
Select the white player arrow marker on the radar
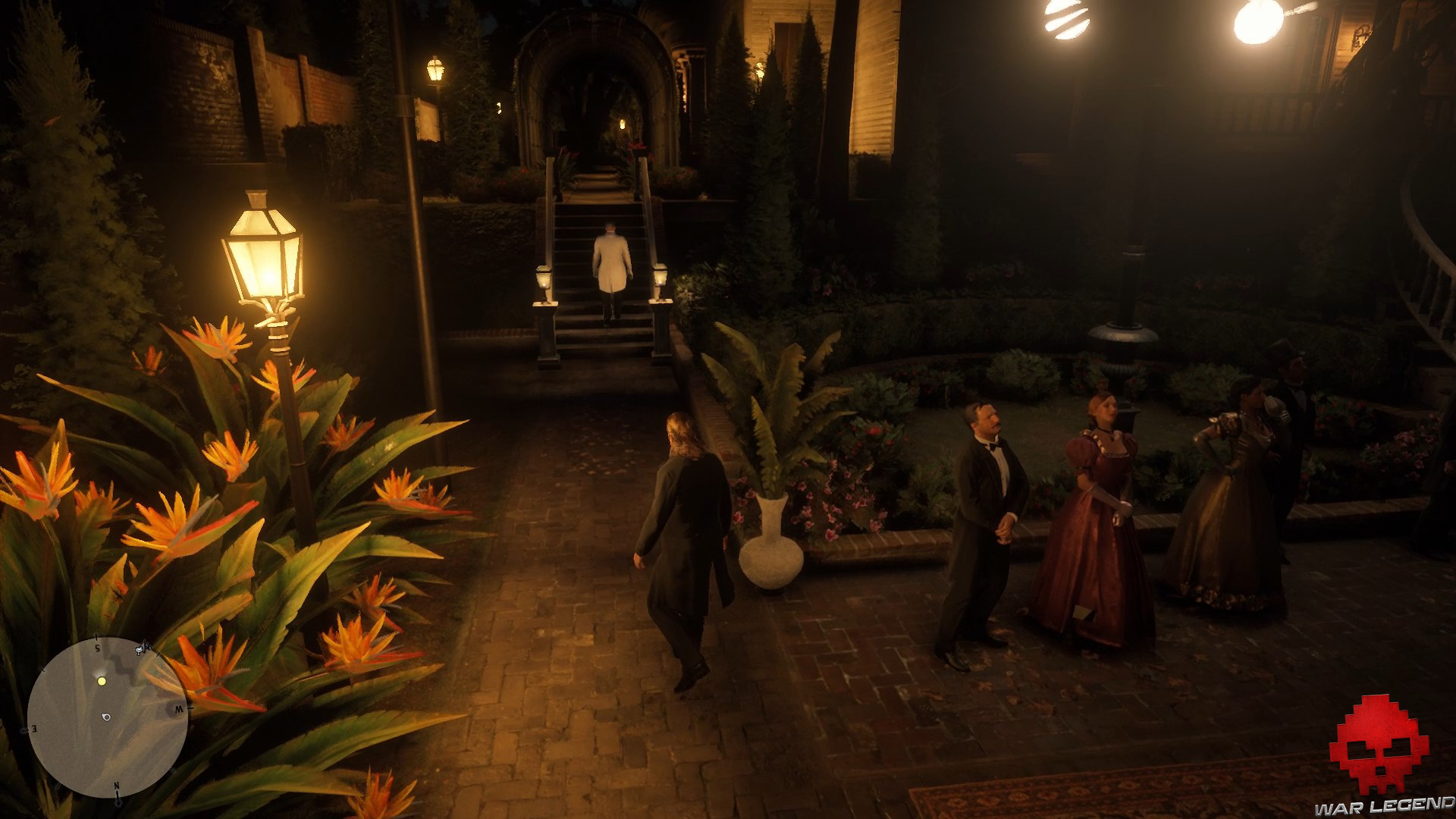pyautogui.click(x=106, y=717)
